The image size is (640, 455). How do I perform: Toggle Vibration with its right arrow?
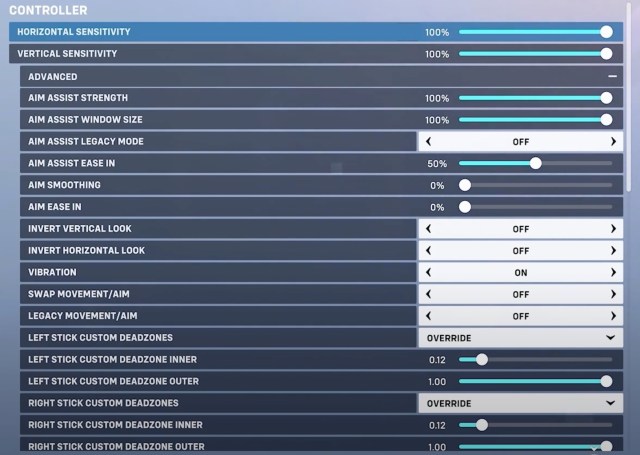pyautogui.click(x=612, y=272)
